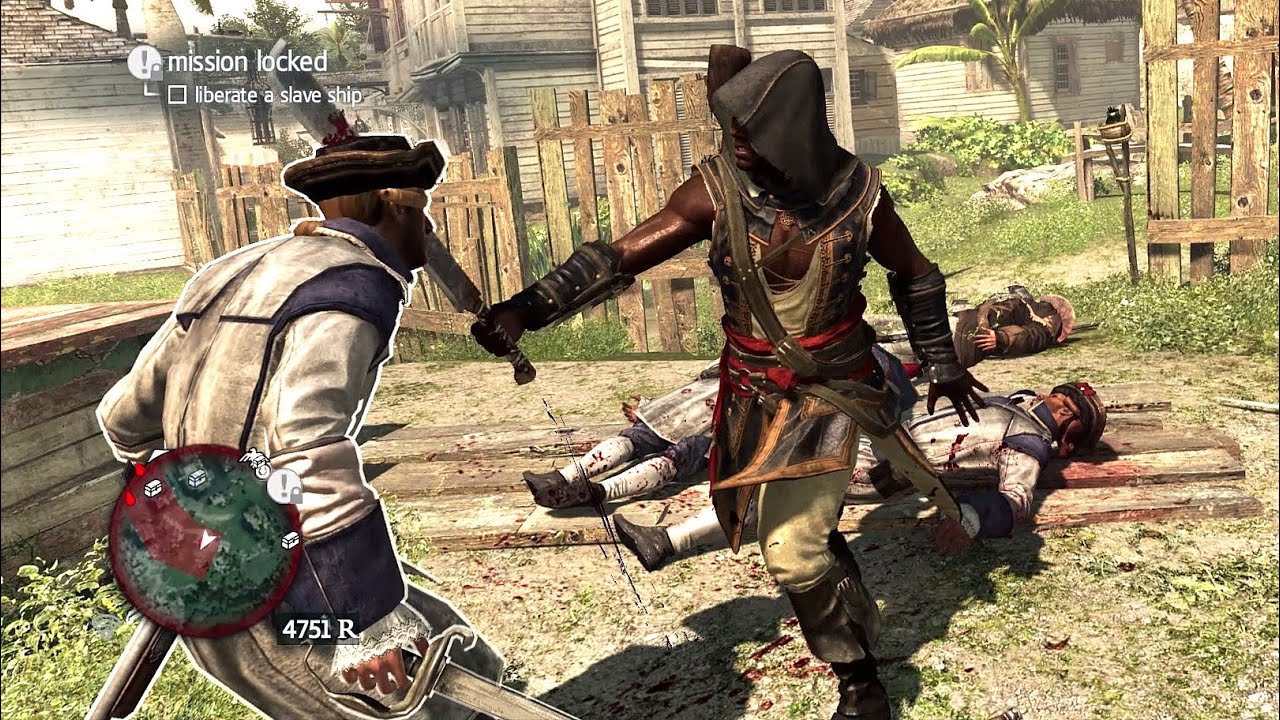The image size is (1280, 720).
Task: Click the circular minimap
Action: tap(205, 541)
